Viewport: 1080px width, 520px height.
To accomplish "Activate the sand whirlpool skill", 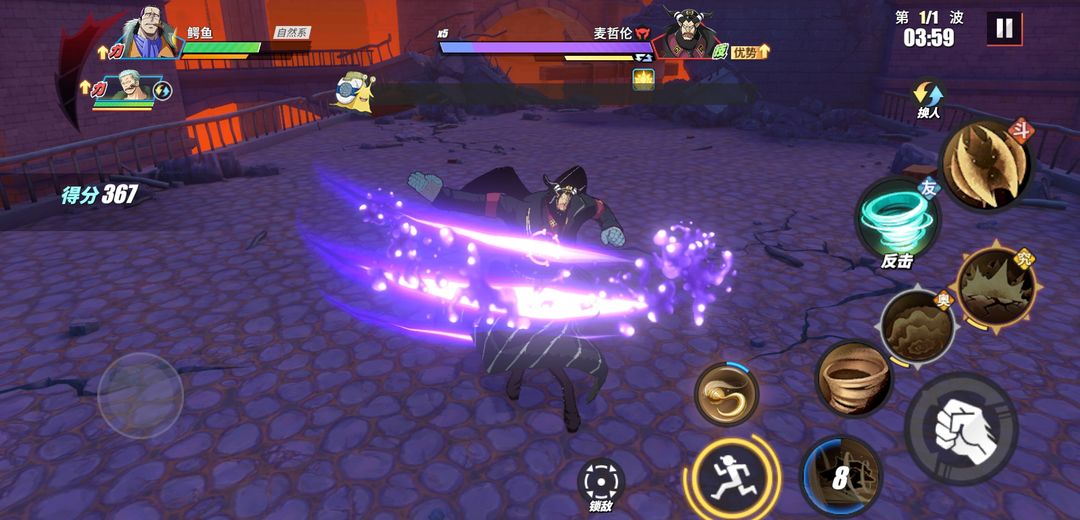I will coord(853,378).
